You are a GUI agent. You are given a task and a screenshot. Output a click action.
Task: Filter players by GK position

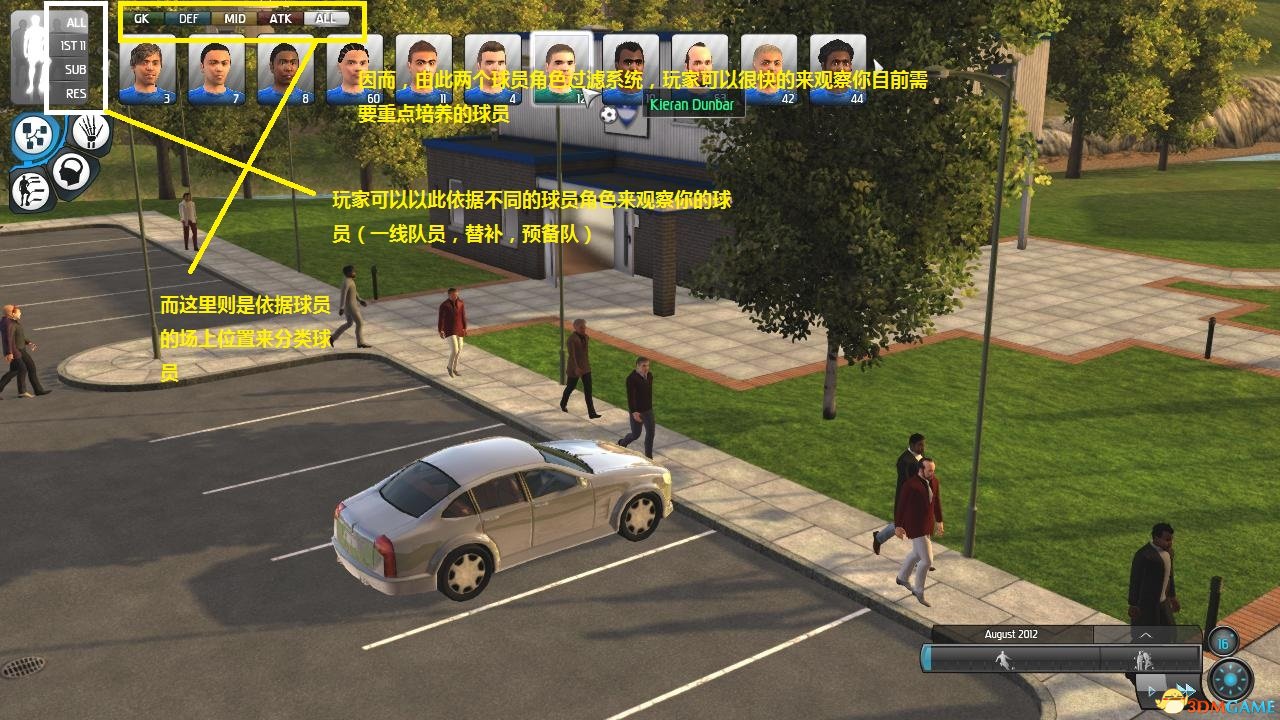[x=141, y=18]
